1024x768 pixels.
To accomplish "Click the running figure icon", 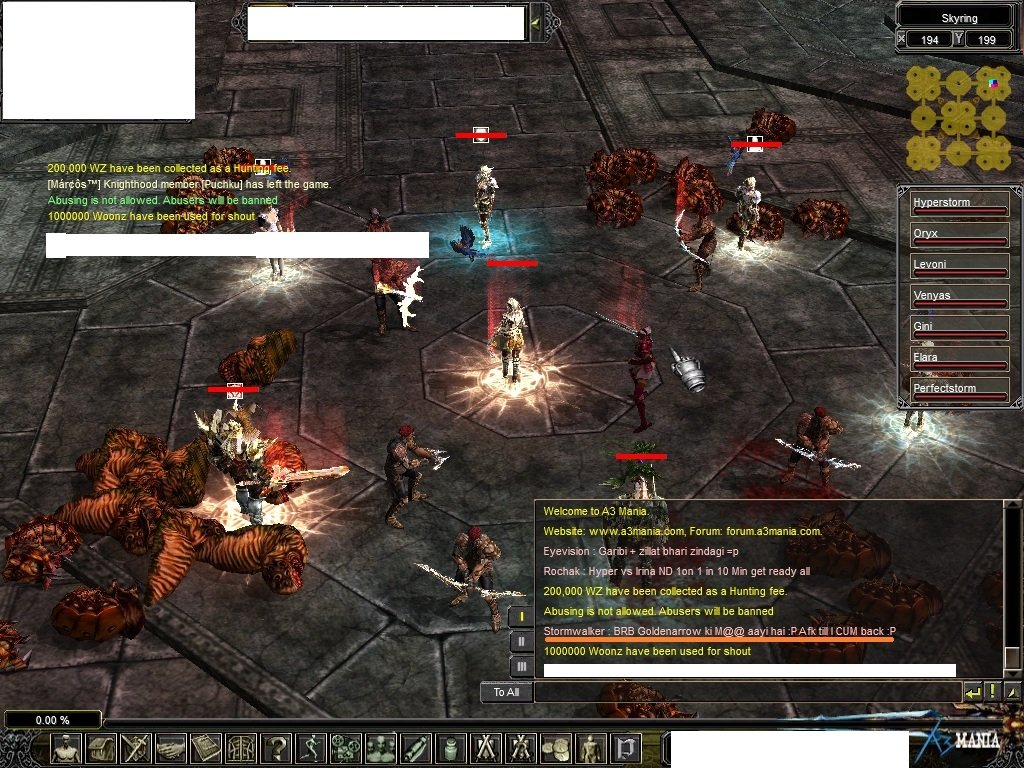I will click(311, 748).
